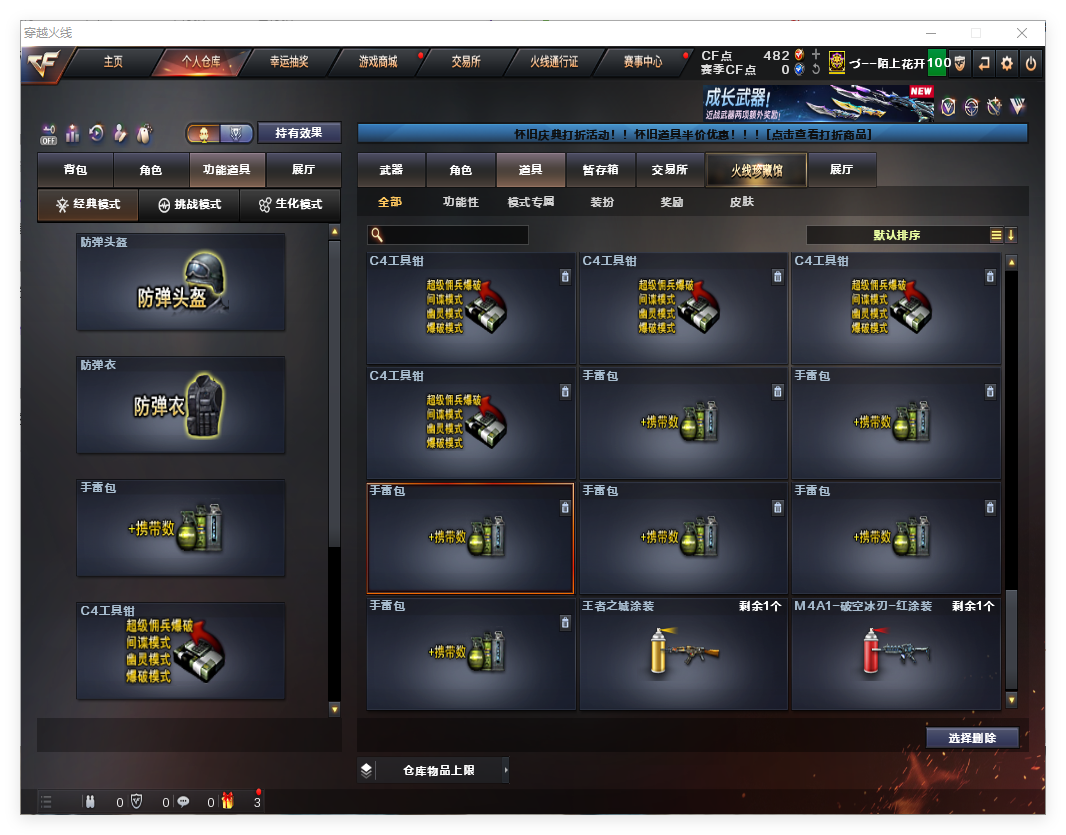Click the 选择删除 select delete button
Viewport: 1066px width, 835px height.
coord(971,738)
